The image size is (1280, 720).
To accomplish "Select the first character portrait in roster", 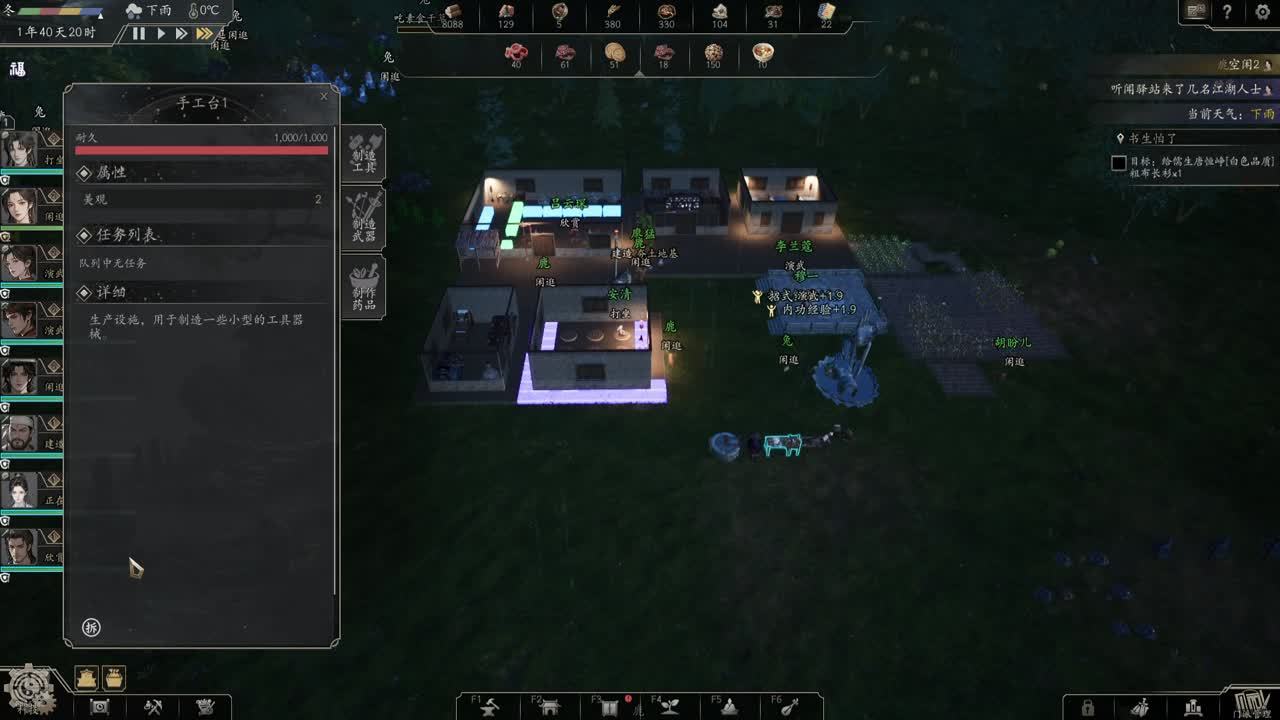I will click(19, 150).
